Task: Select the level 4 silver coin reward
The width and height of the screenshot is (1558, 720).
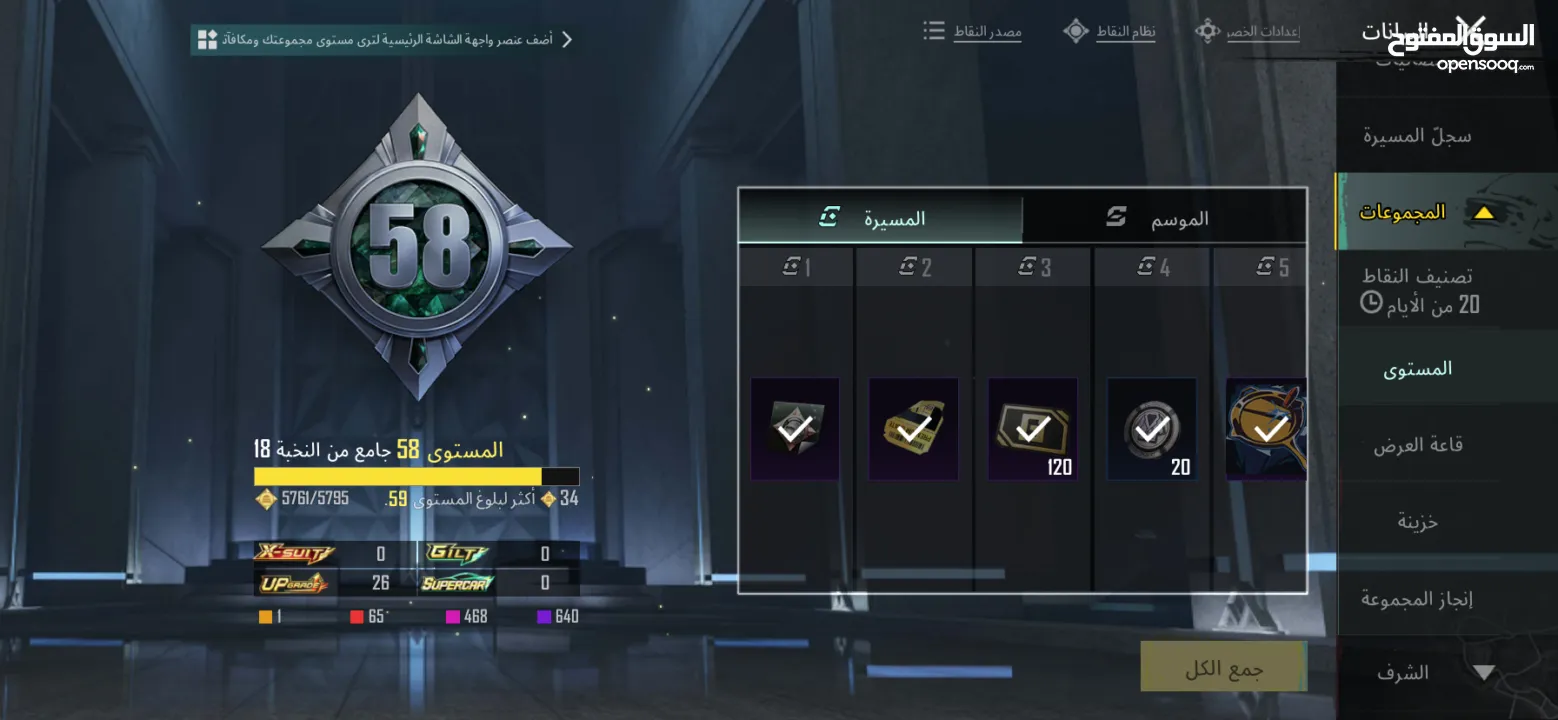Action: point(1152,429)
